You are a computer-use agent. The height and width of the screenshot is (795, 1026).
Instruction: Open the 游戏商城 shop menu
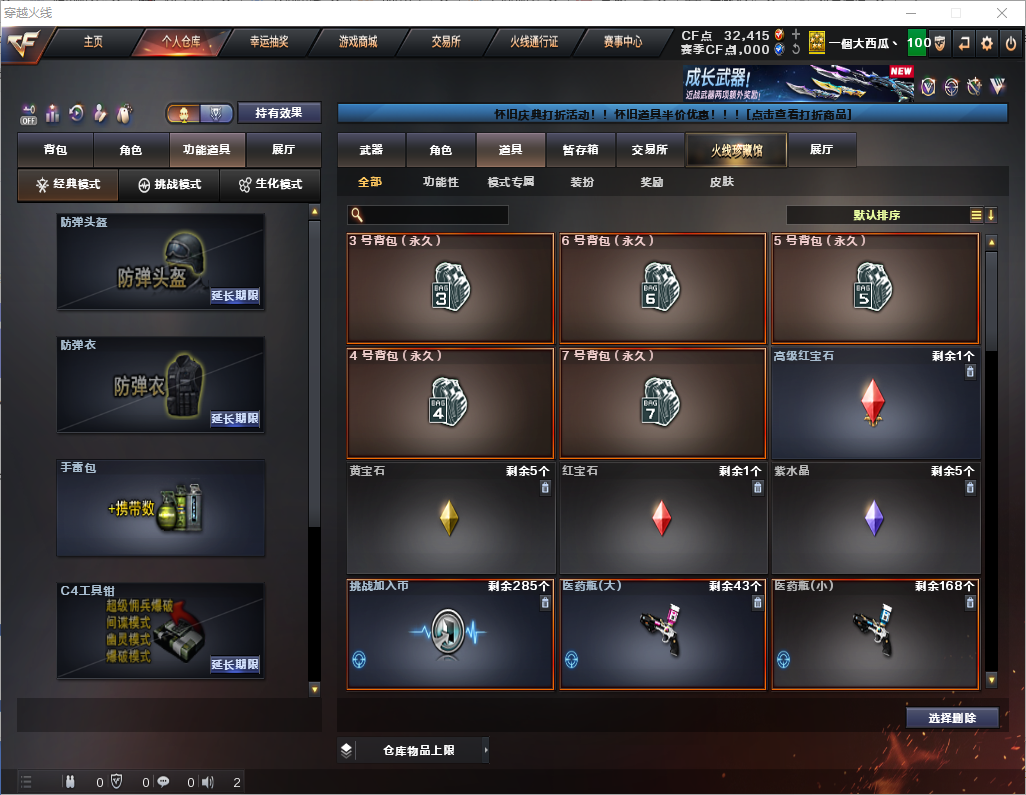click(x=357, y=42)
